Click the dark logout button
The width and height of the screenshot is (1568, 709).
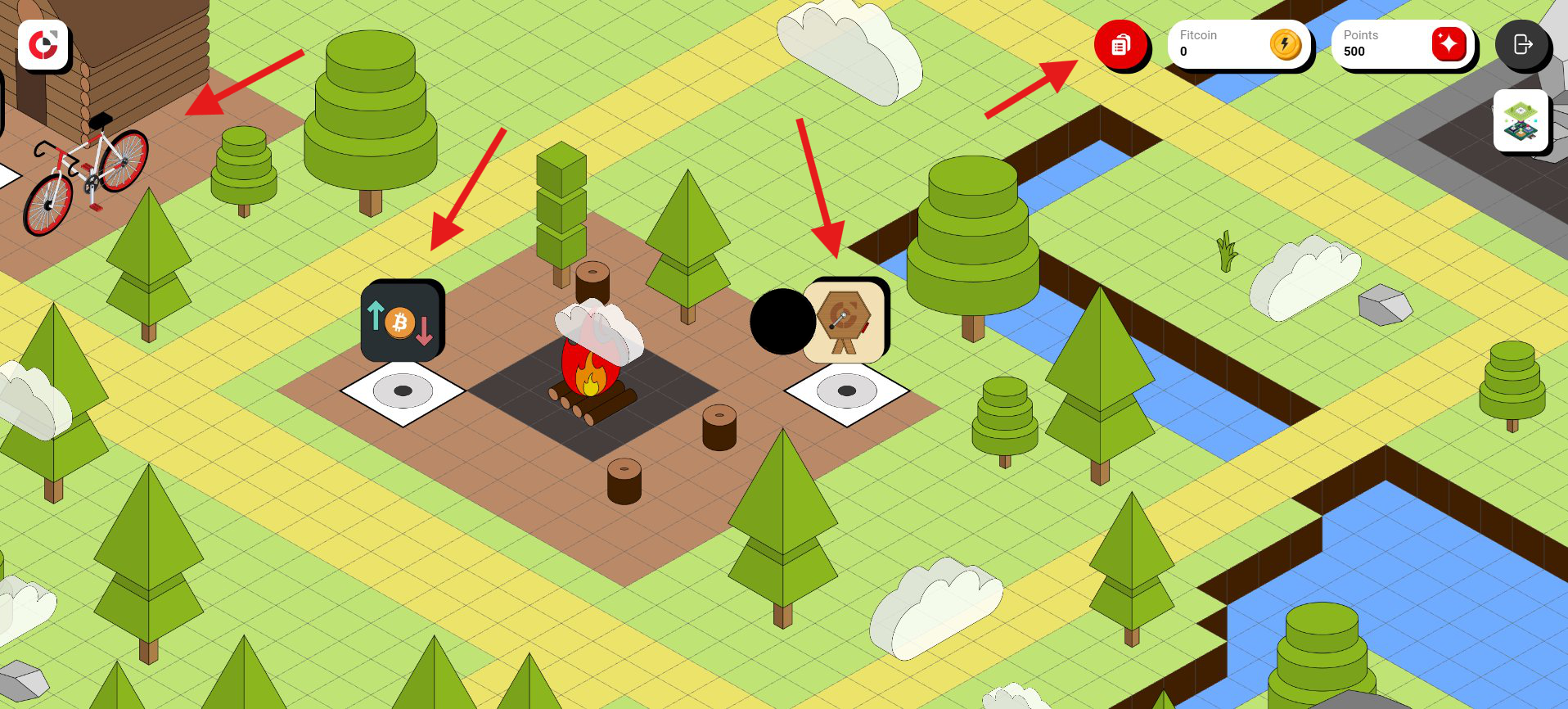pyautogui.click(x=1521, y=44)
